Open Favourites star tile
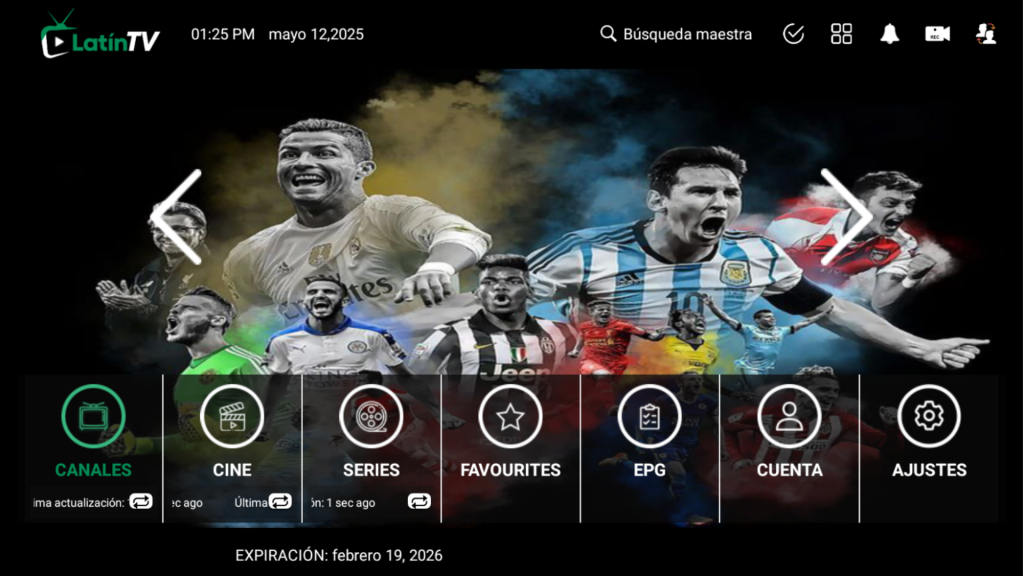1024x576 pixels. 510,430
